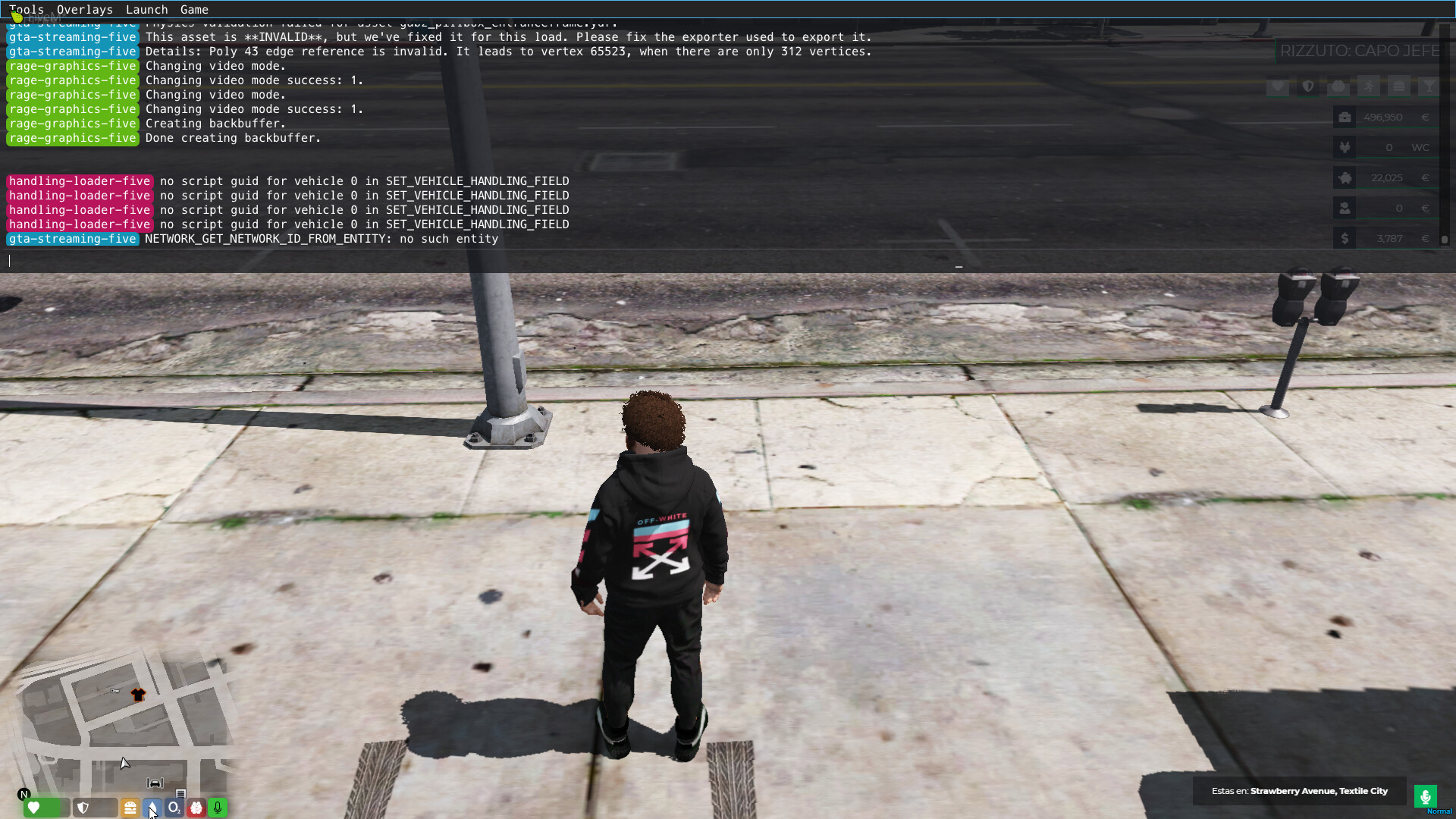The image size is (1456, 819).
Task: Collapse the console using the minimize dash
Action: (x=959, y=267)
